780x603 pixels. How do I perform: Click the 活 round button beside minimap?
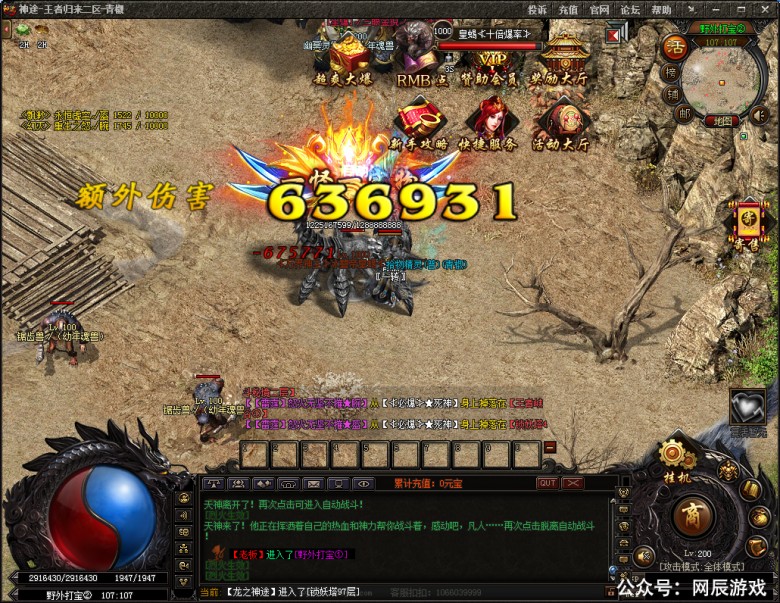[x=675, y=47]
